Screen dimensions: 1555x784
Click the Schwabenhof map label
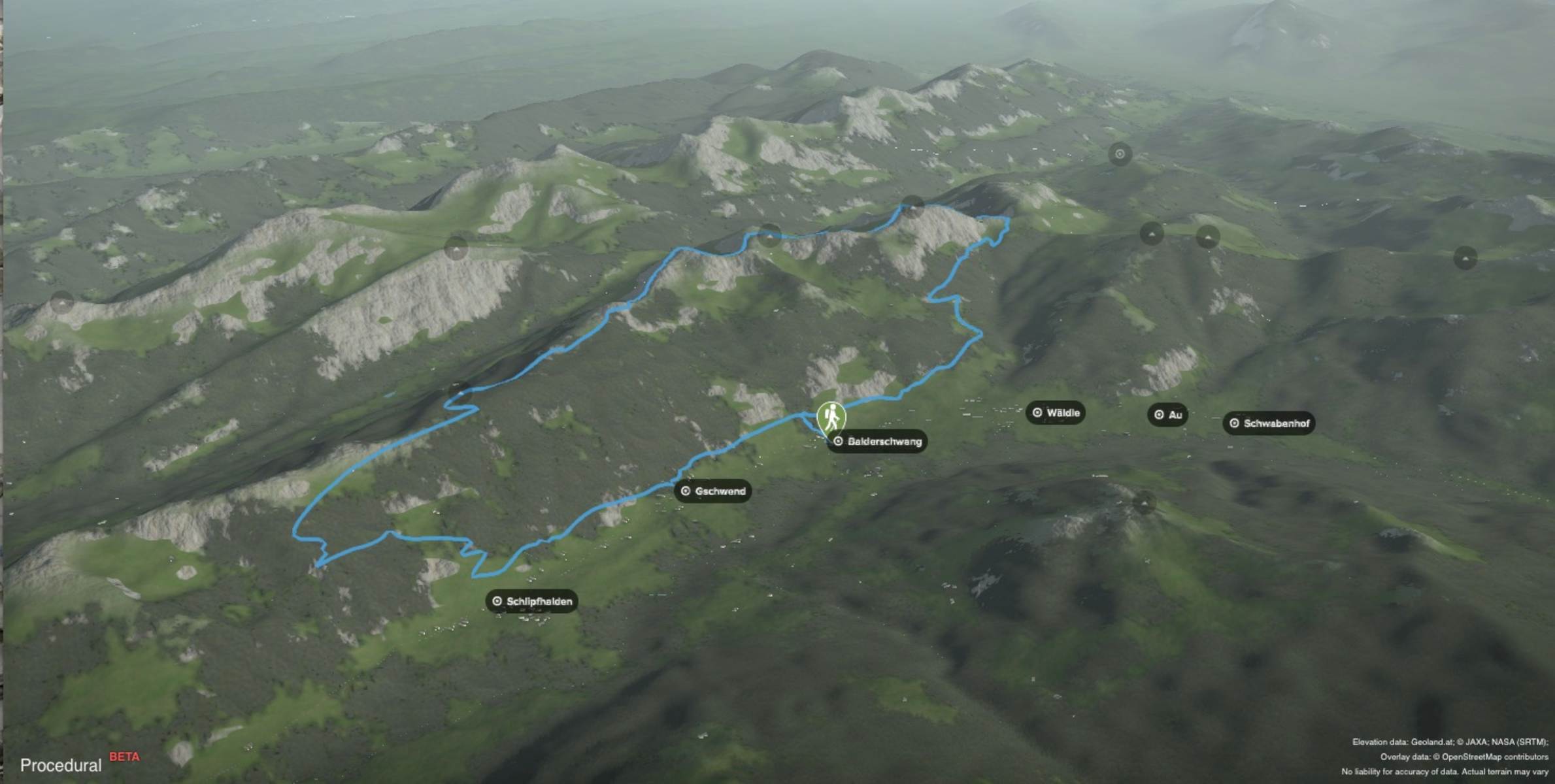(1269, 423)
